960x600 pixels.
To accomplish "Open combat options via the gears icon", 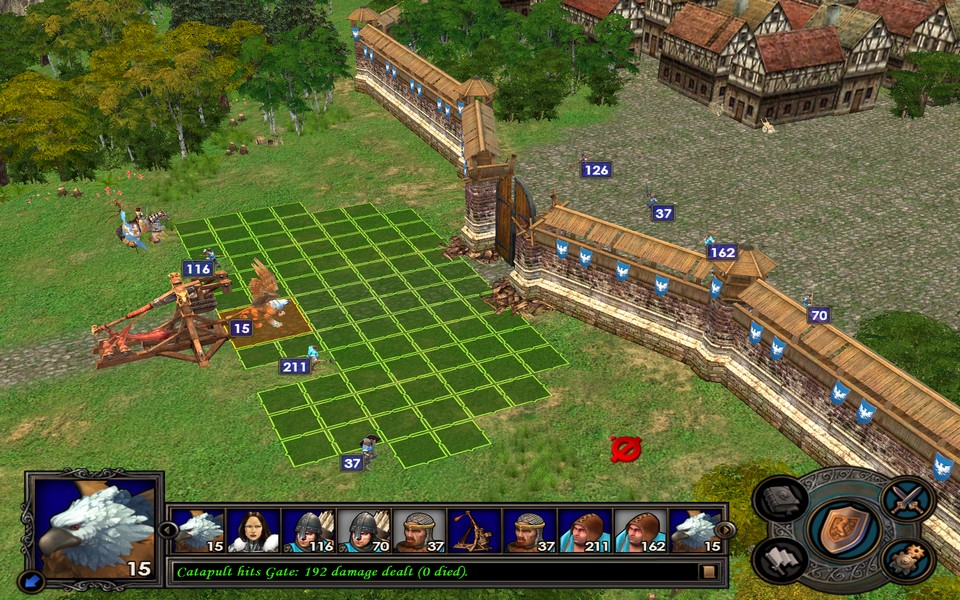I will click(908, 561).
